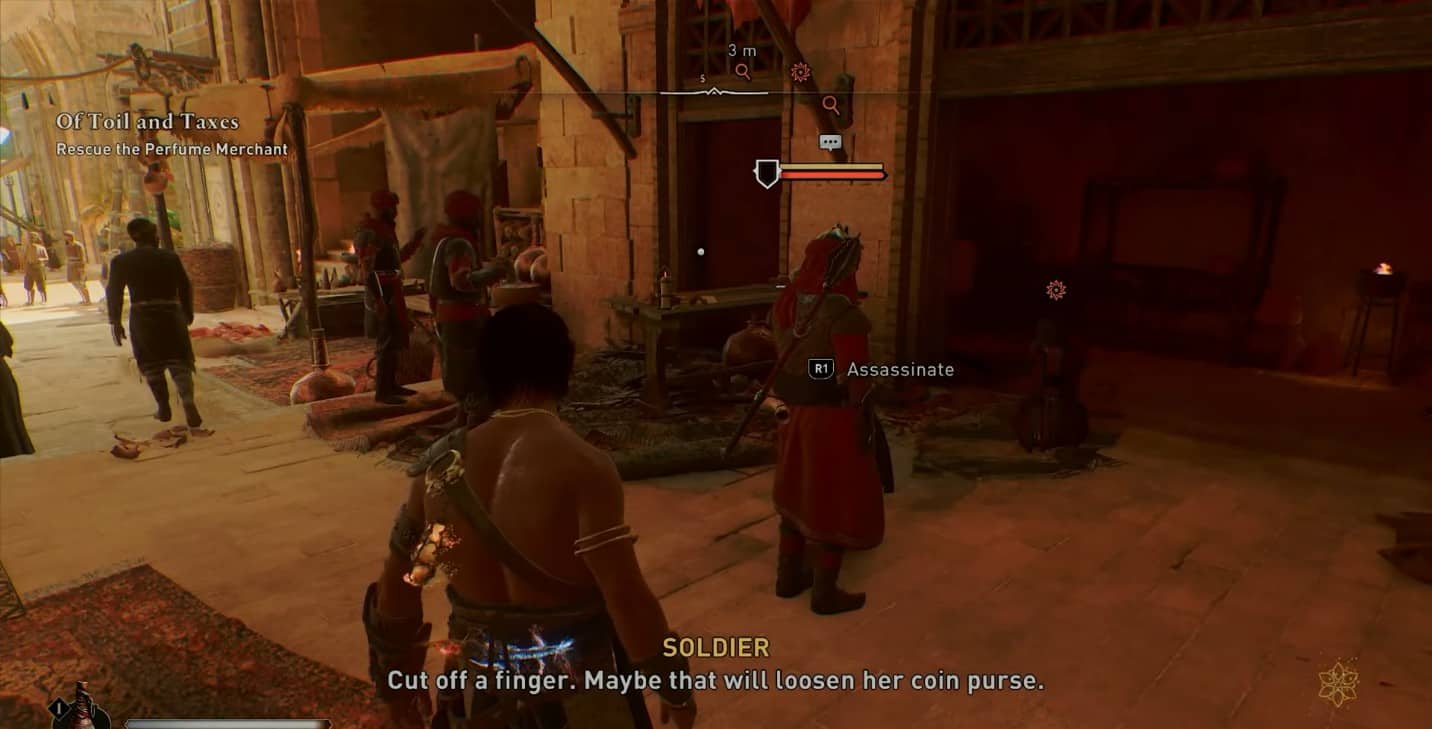
Task: Open the Of Toil and Taxes quest tracker
Action: pyautogui.click(x=148, y=122)
